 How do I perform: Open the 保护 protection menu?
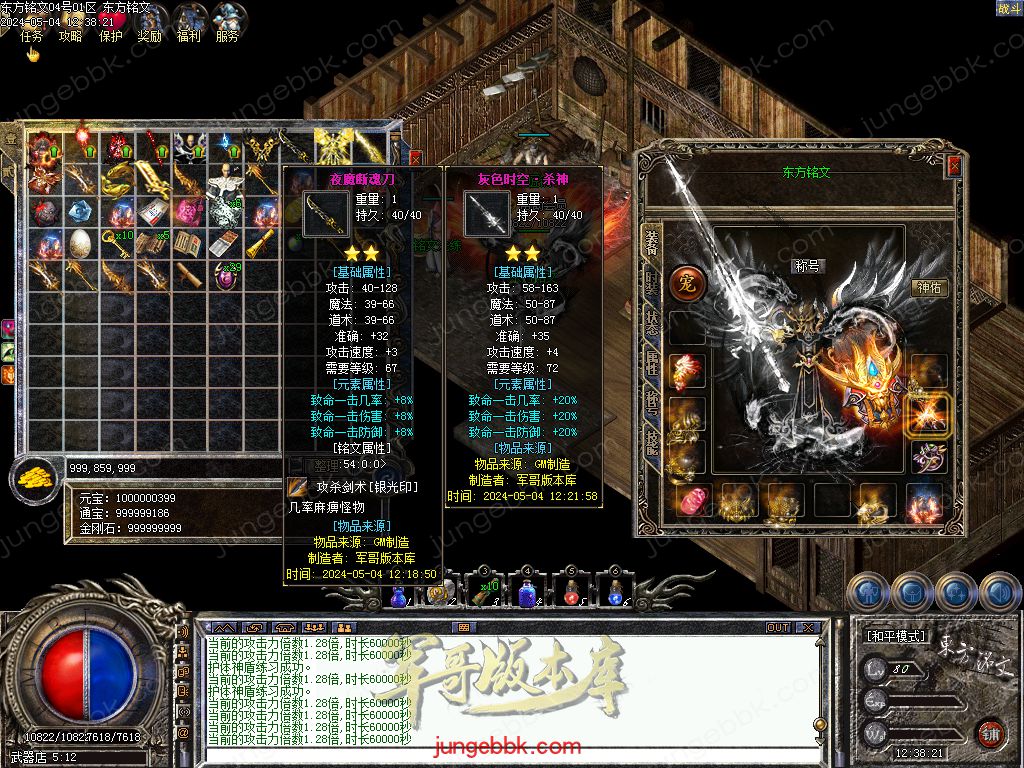click(110, 35)
